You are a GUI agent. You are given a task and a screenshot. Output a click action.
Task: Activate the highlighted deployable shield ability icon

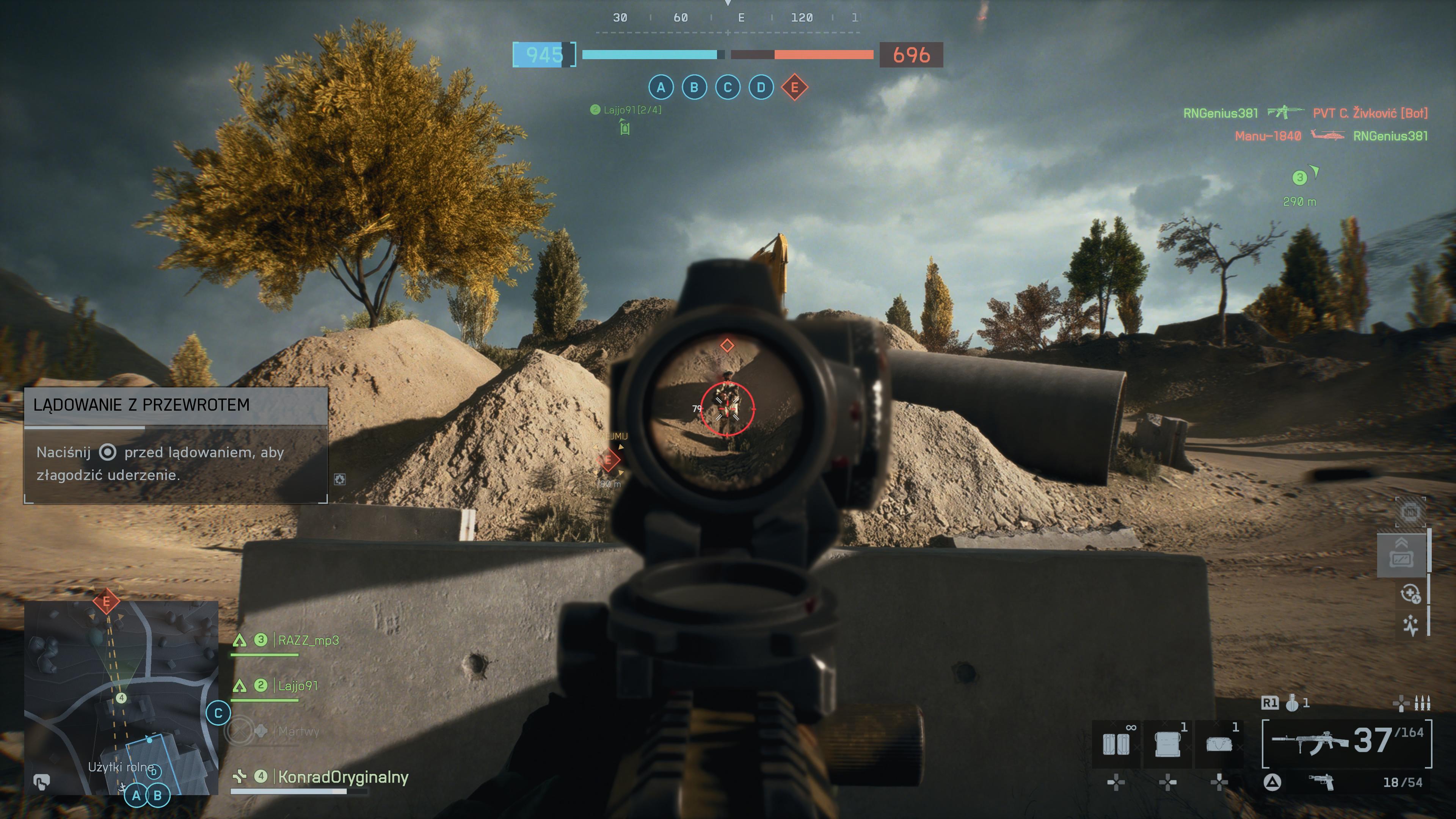pyautogui.click(x=1402, y=555)
